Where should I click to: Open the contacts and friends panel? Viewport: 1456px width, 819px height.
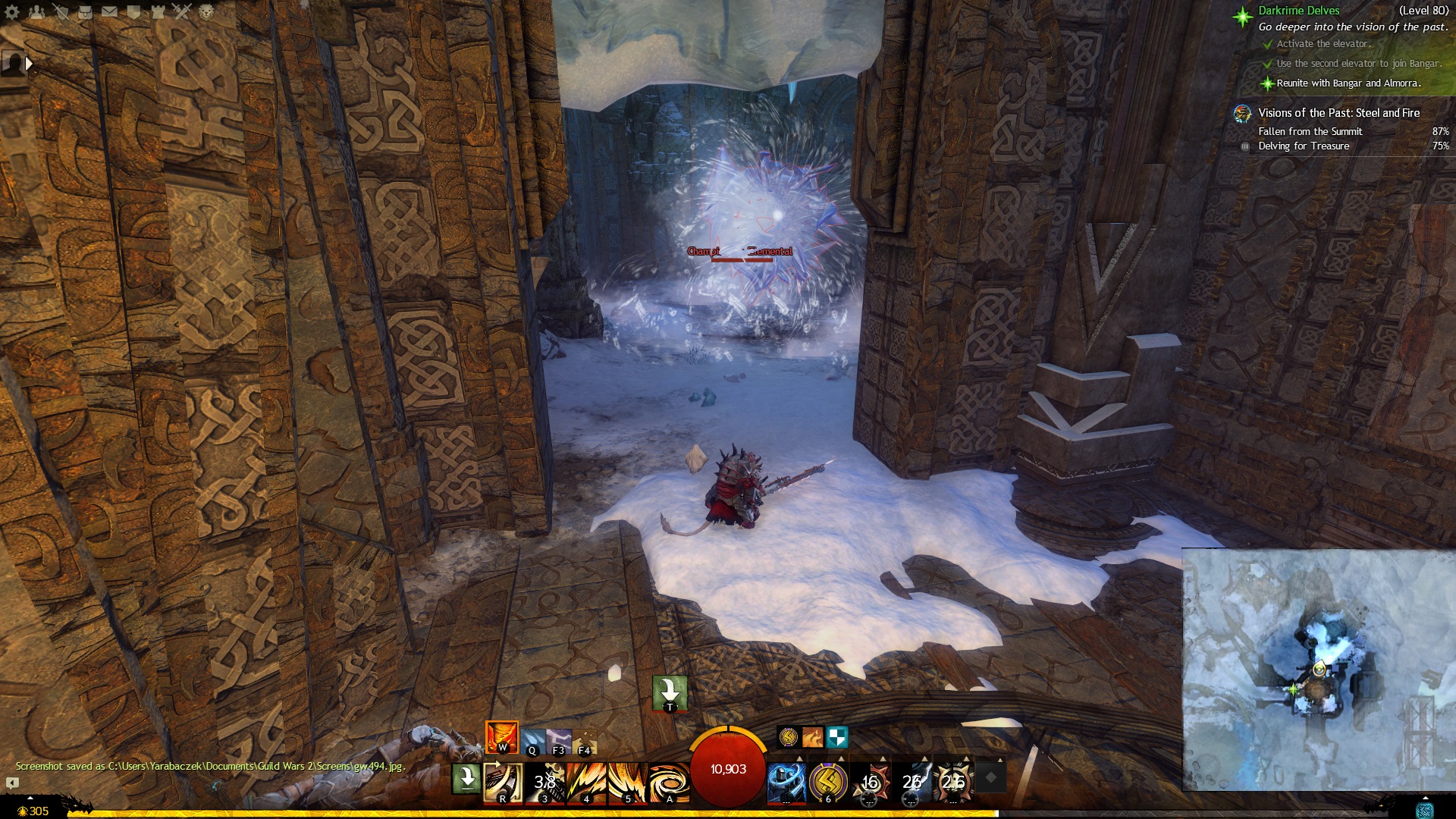36,11
